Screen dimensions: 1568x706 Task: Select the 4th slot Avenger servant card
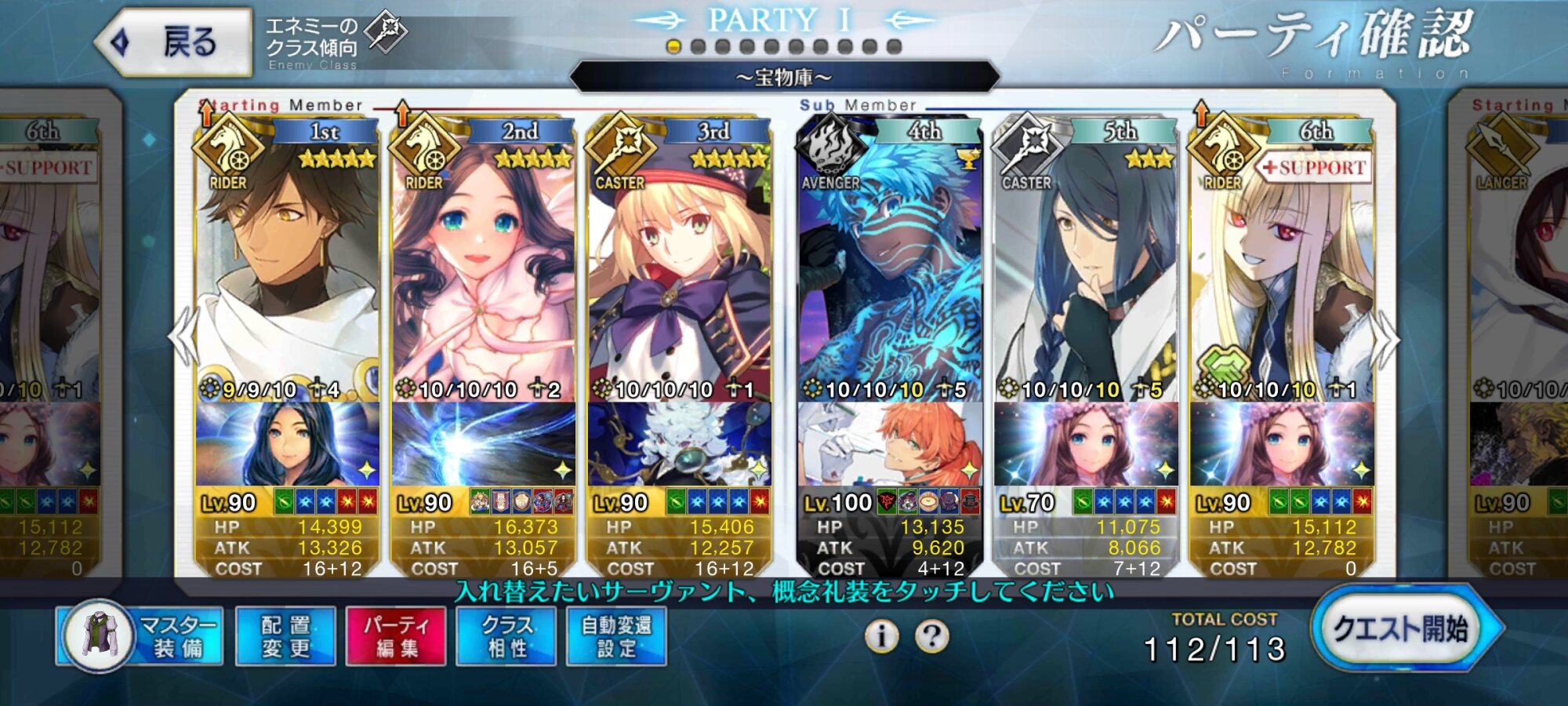[x=890, y=267]
